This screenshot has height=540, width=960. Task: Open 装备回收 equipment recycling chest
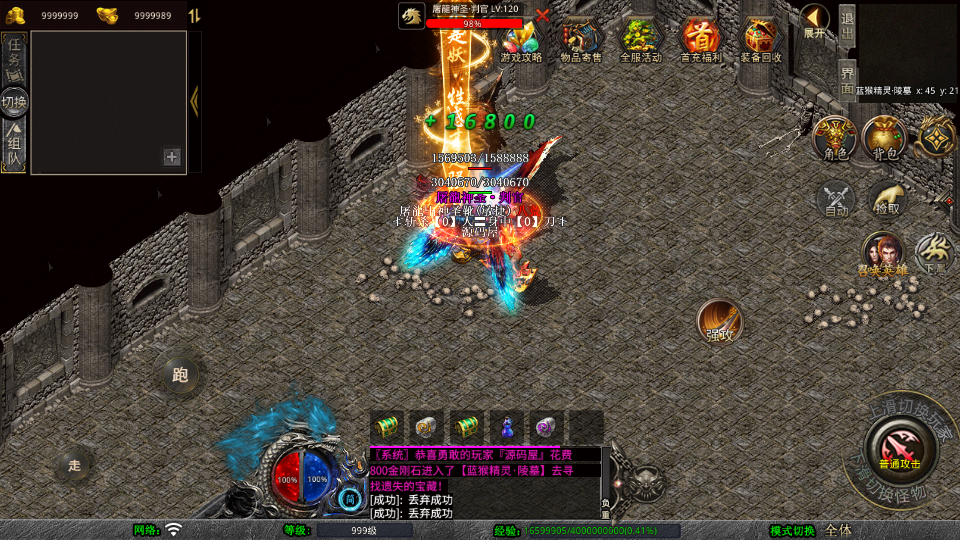point(762,41)
